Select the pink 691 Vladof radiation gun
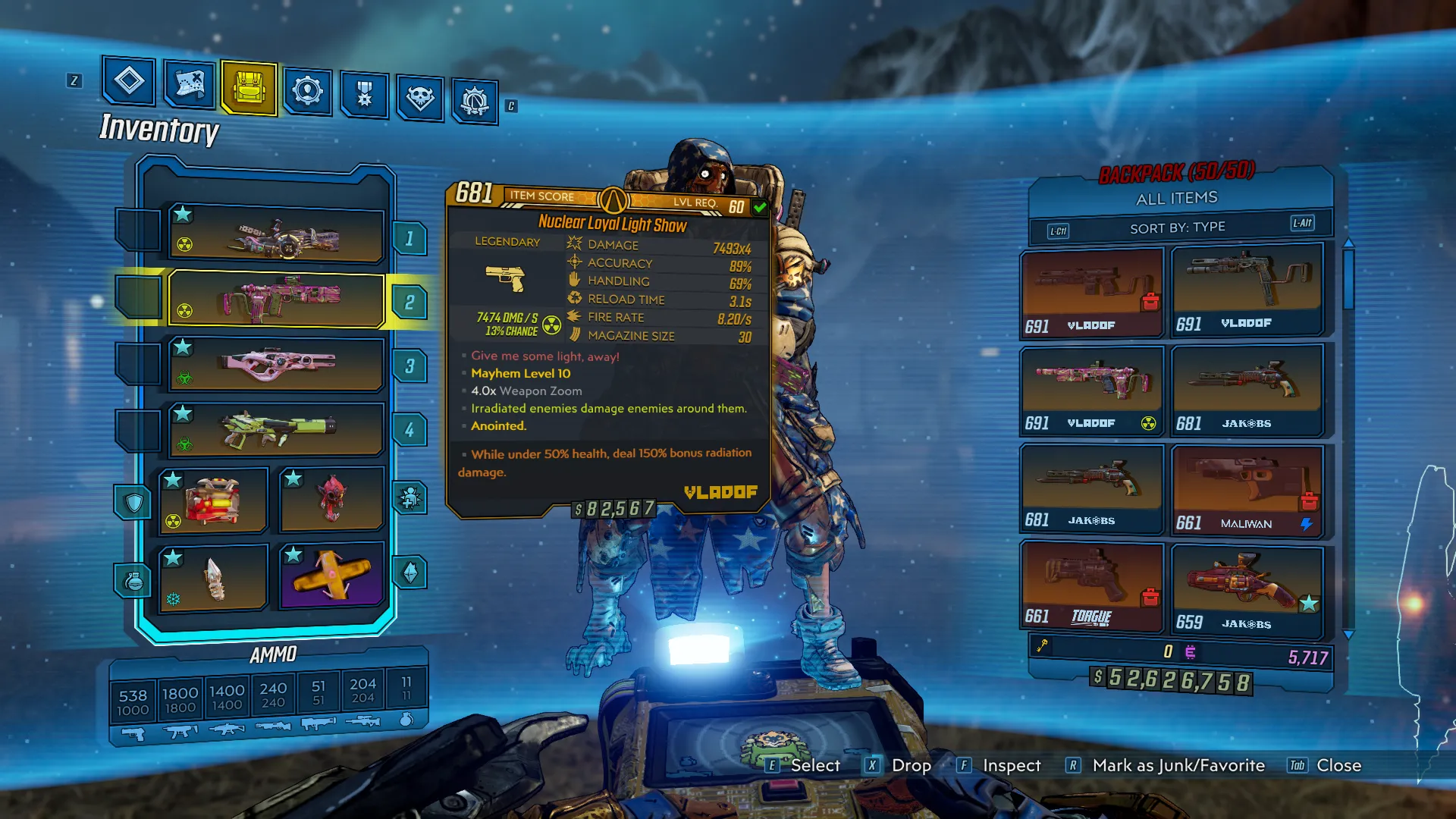Viewport: 1456px width, 819px height. coord(1091,390)
